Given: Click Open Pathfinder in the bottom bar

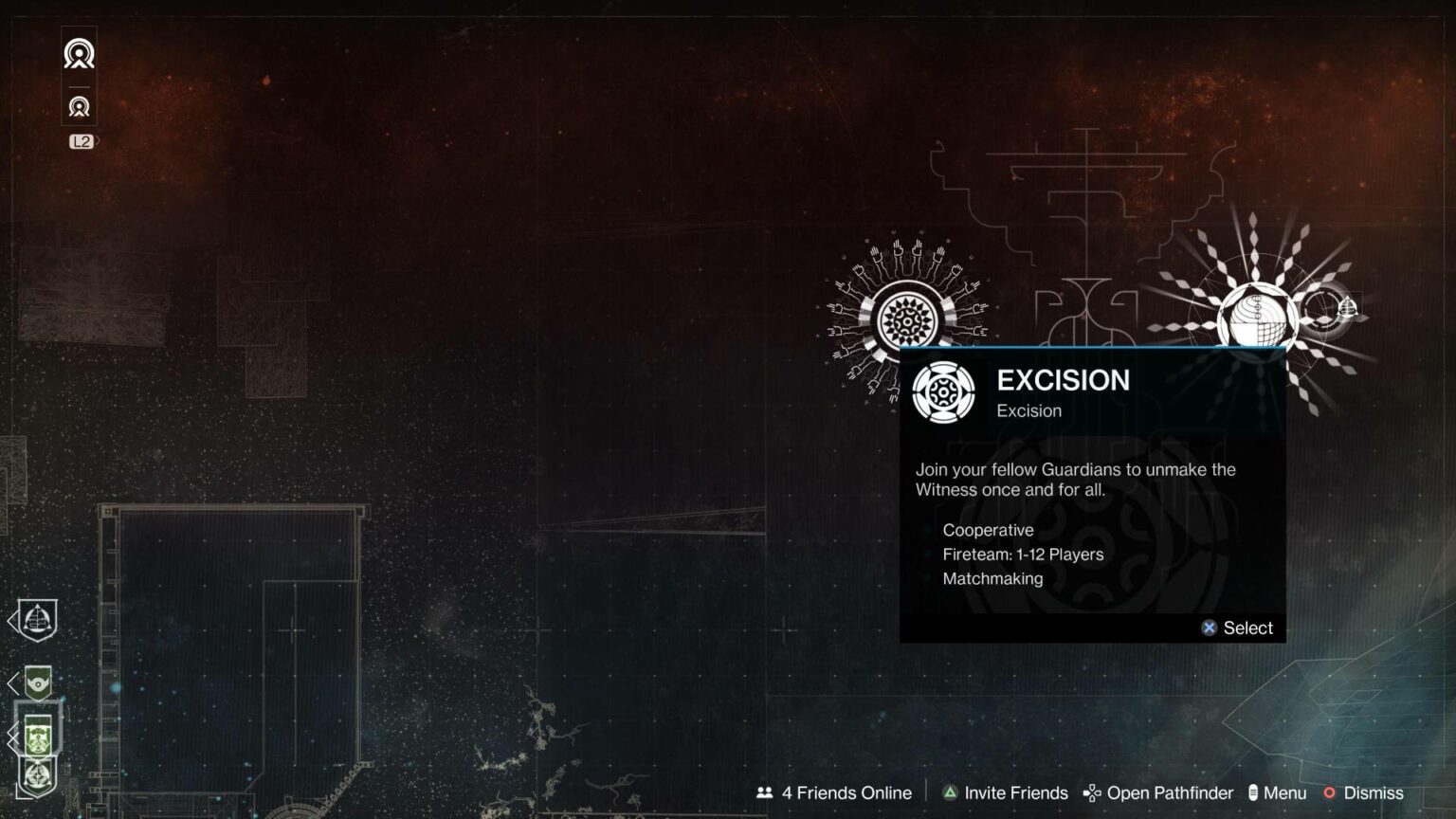Looking at the screenshot, I should click(1159, 793).
